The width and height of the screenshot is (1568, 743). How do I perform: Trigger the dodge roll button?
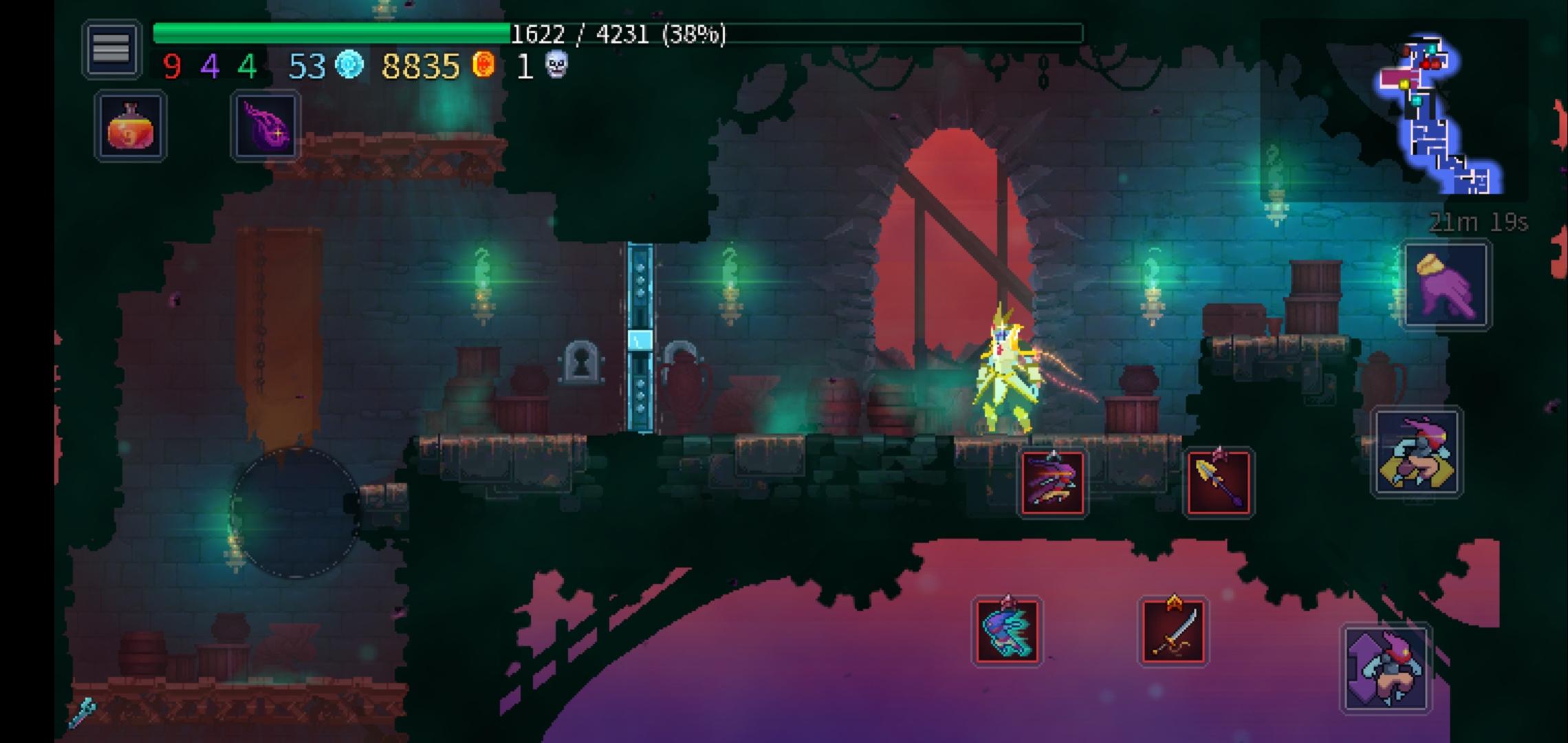pyautogui.click(x=1417, y=452)
